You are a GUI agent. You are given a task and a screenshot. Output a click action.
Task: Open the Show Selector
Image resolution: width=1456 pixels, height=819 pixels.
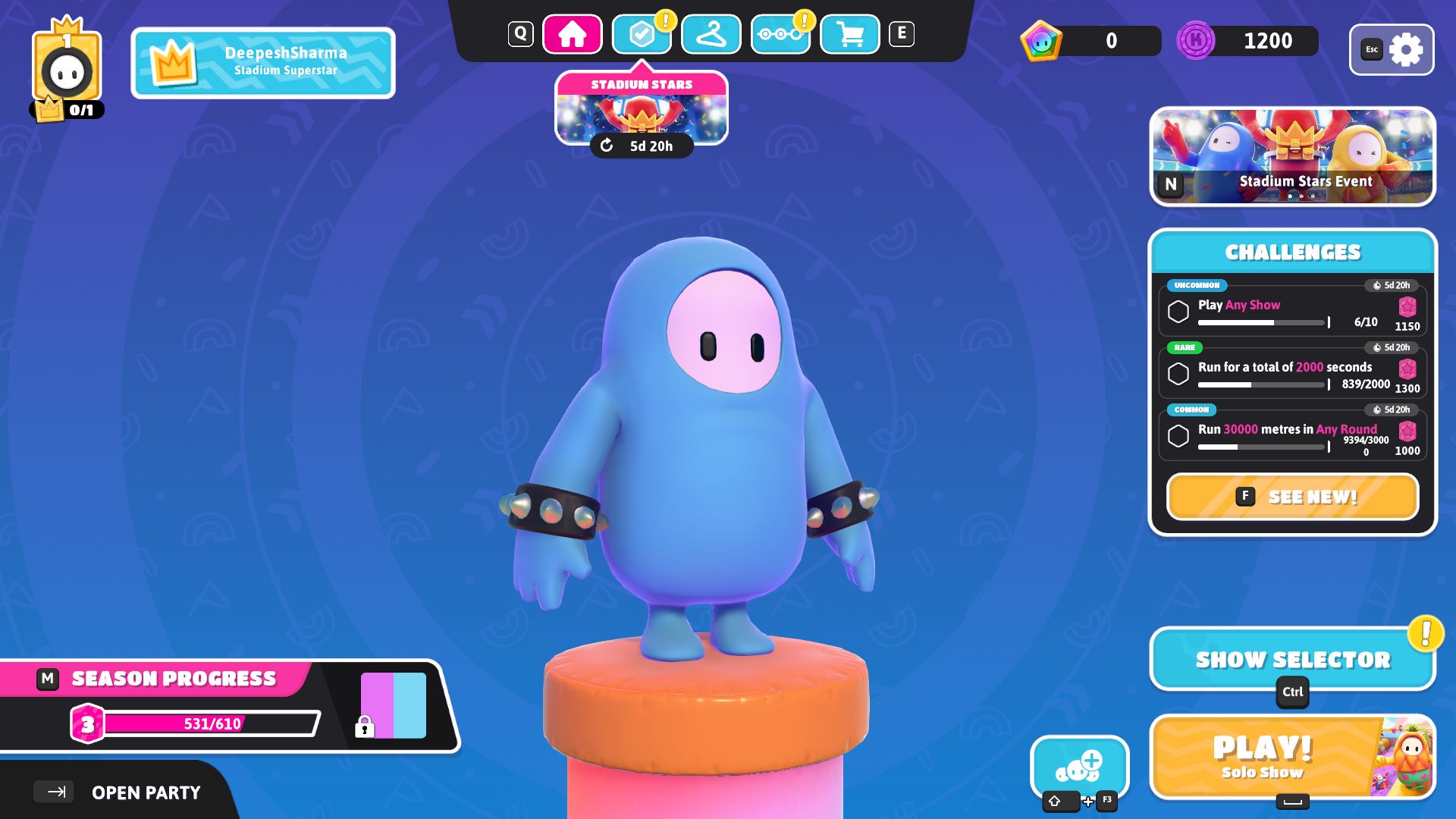pos(1292,659)
